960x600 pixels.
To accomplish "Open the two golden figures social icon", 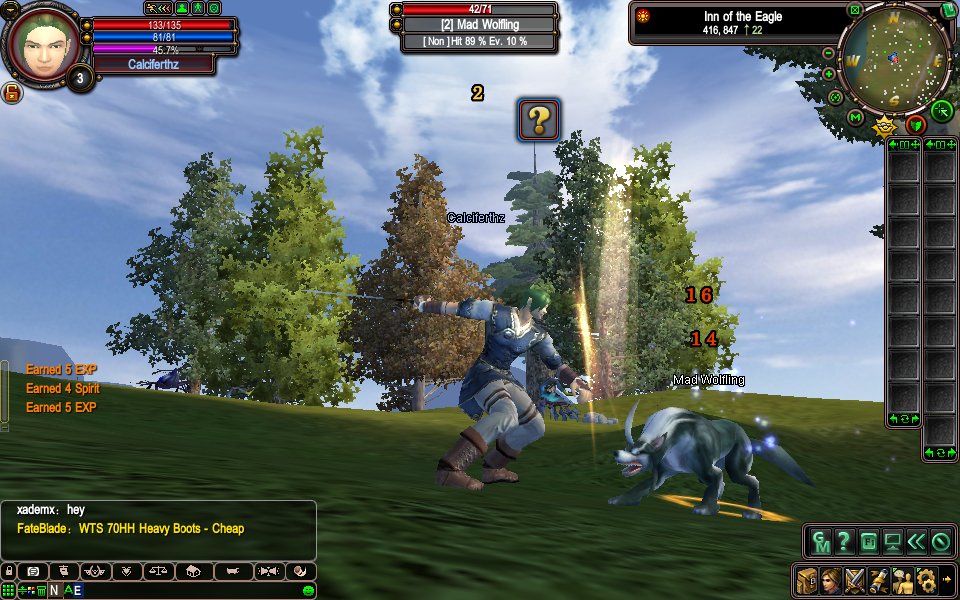I will [903, 578].
